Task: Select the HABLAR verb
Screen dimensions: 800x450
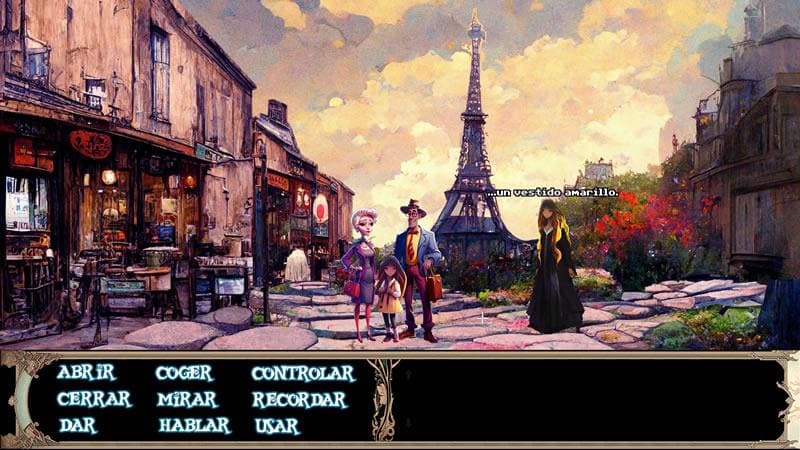Action: pos(194,425)
